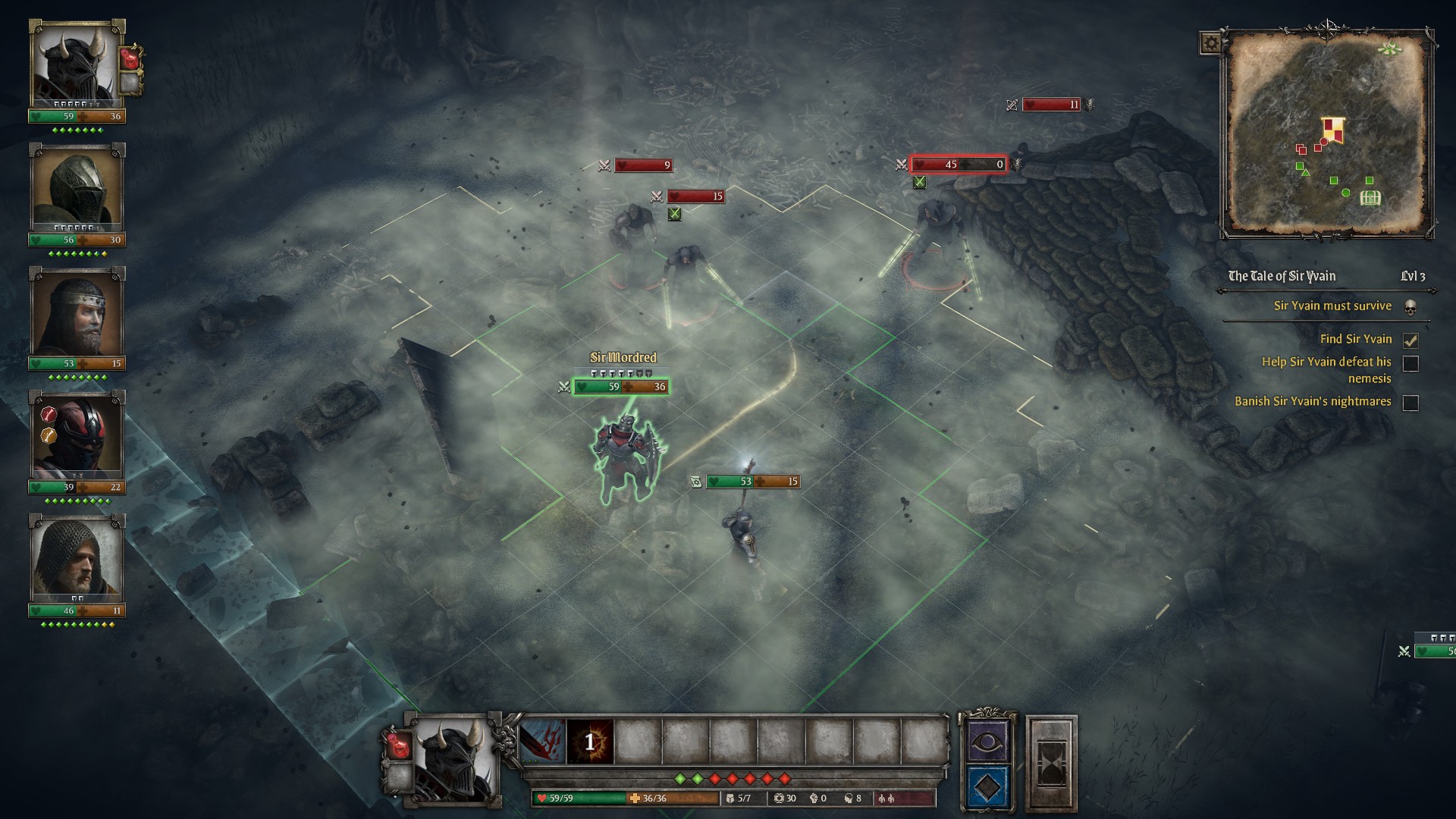Screen dimensions: 1456x819
Task: Activate the bloody sword attack skill
Action: (542, 741)
